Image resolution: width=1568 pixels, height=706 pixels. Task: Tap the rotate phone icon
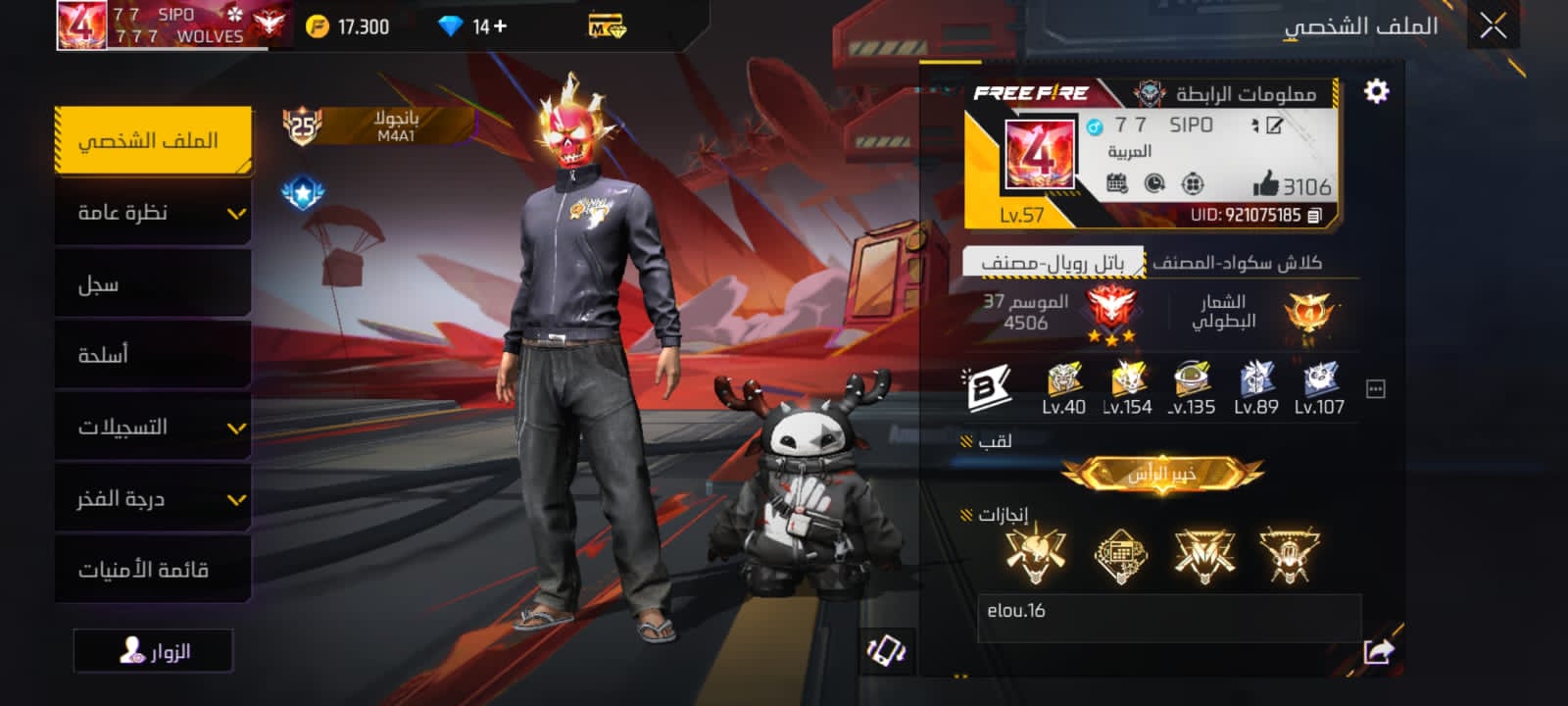click(x=886, y=650)
